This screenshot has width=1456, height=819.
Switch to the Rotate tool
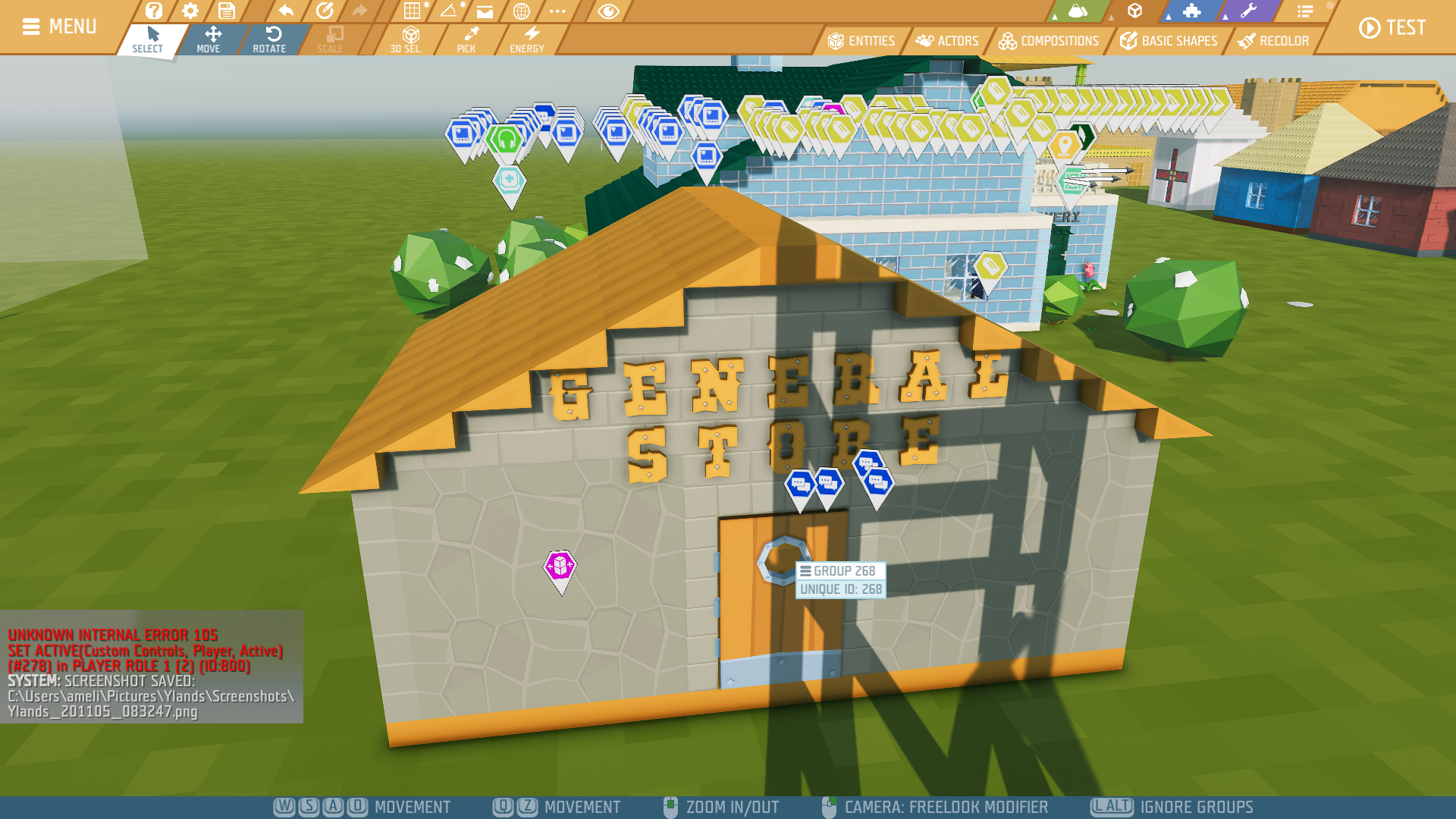[x=269, y=39]
